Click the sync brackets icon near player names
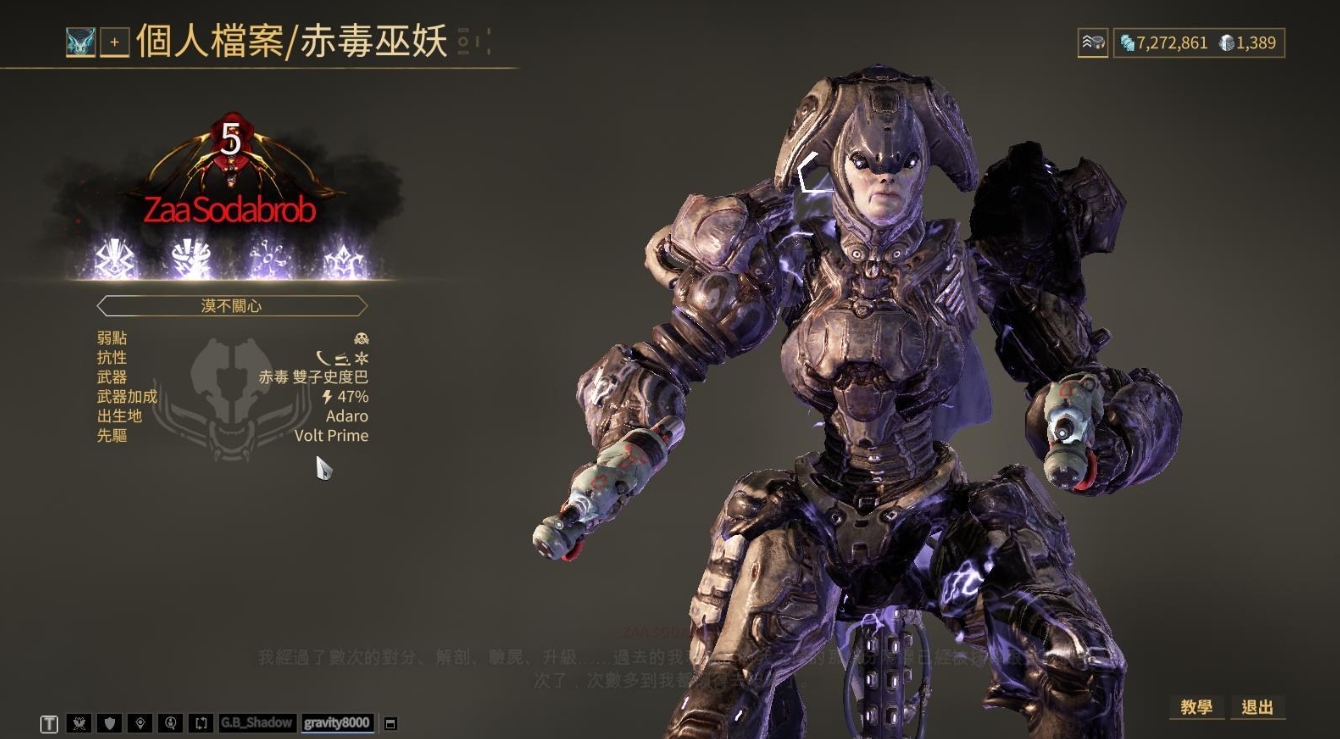The image size is (1340, 739). click(x=202, y=722)
